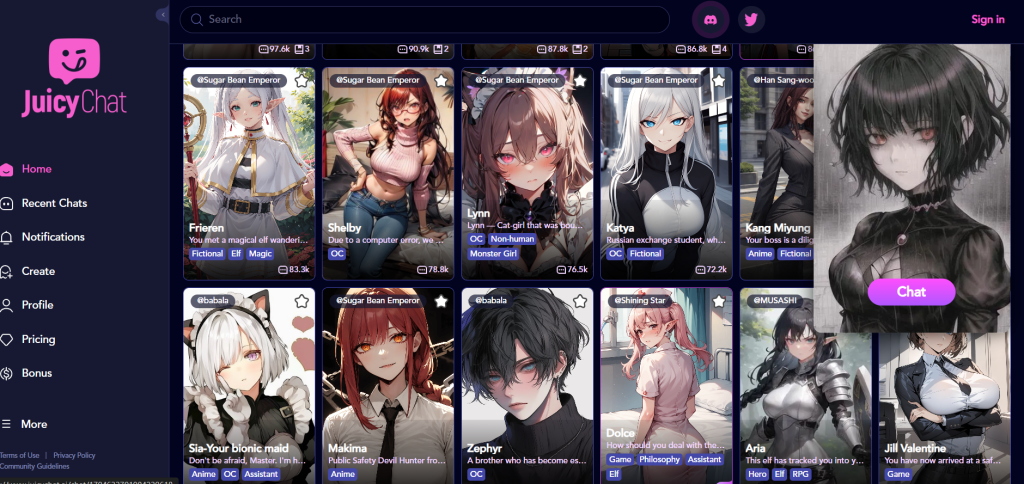Image resolution: width=1024 pixels, height=484 pixels.
Task: View the Profile section
Action: 37,305
